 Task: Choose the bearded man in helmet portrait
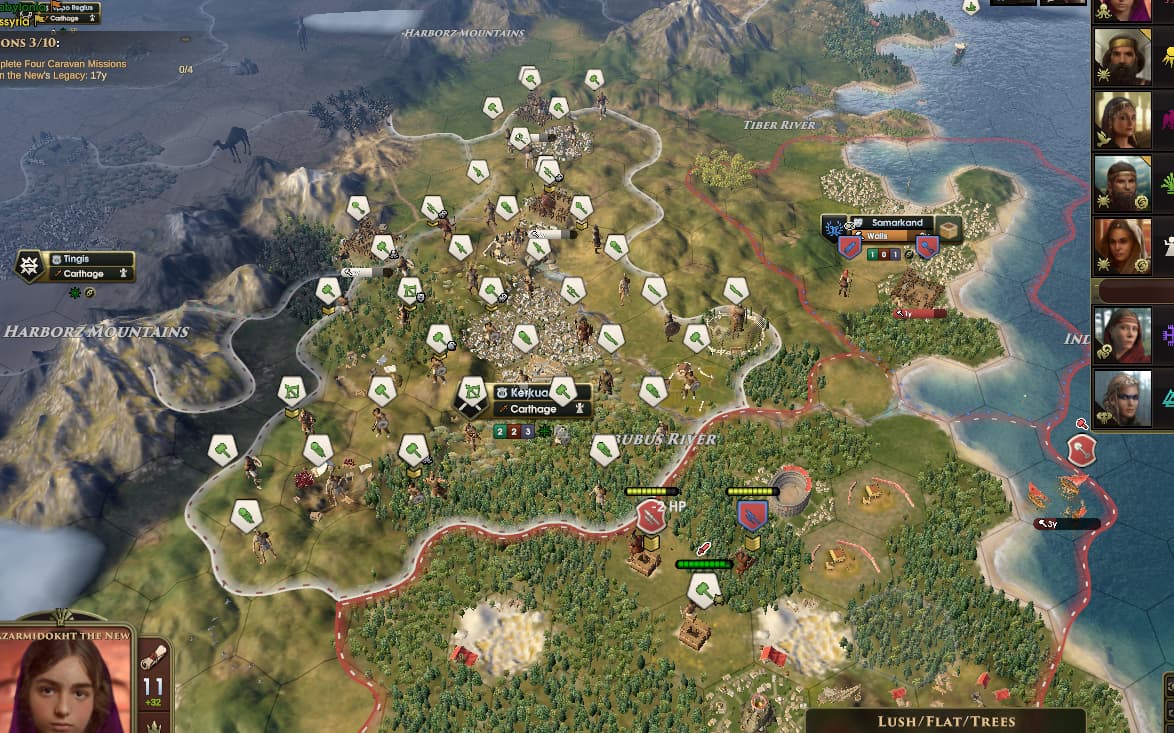pos(1122,183)
